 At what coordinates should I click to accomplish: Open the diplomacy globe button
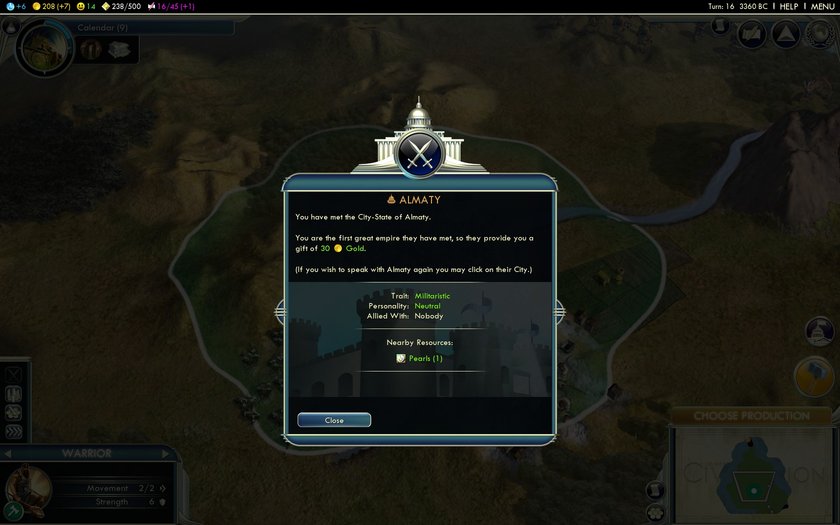pyautogui.click(x=819, y=35)
